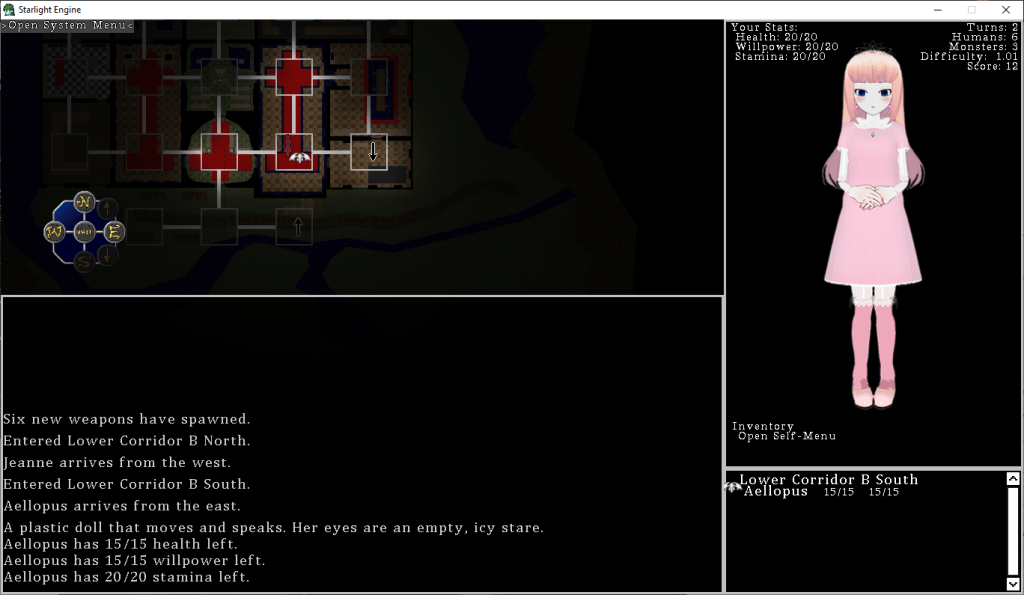Click the dimmed S compass button

(84, 262)
